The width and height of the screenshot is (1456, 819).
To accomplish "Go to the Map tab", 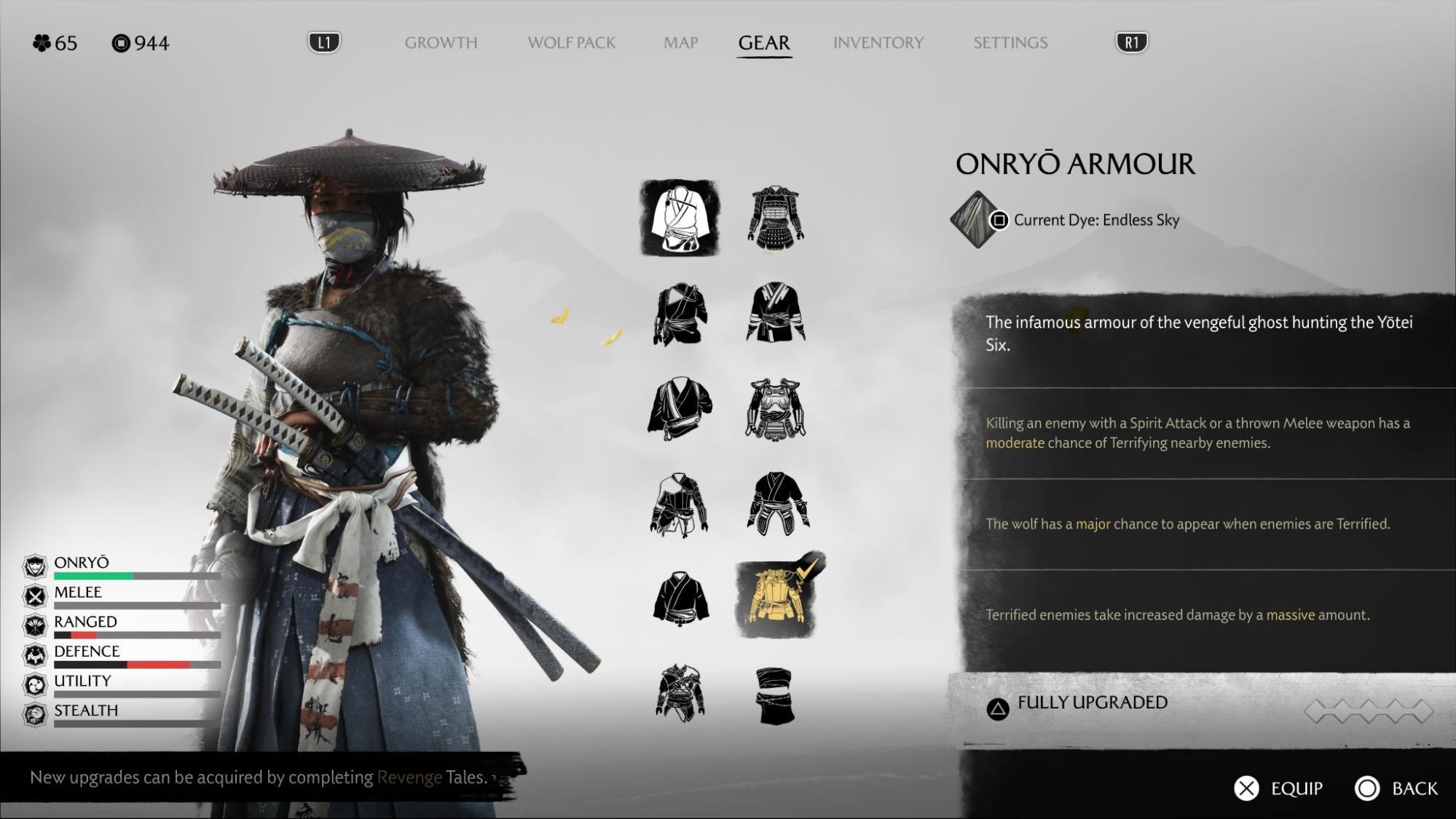I will pos(680,43).
